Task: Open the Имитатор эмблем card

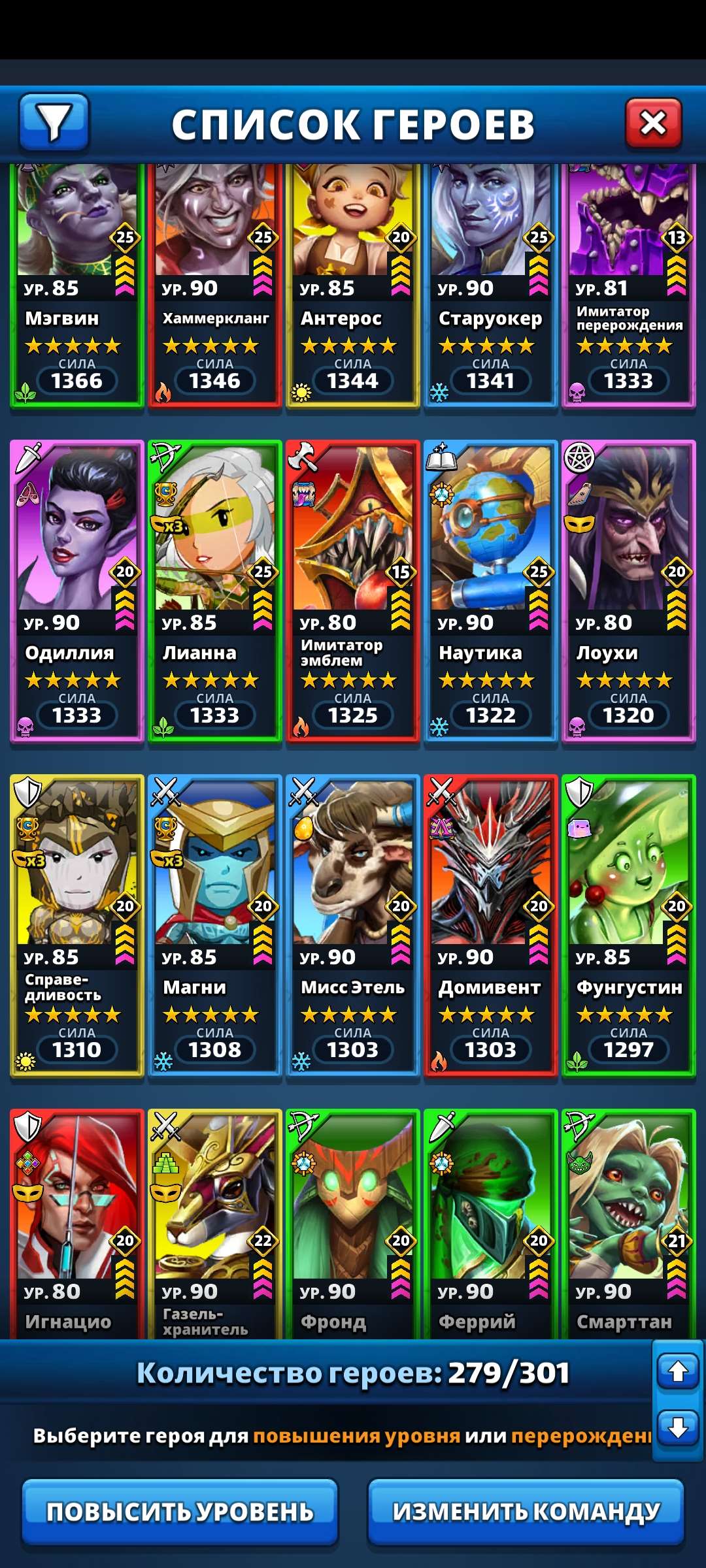Action: click(x=353, y=591)
